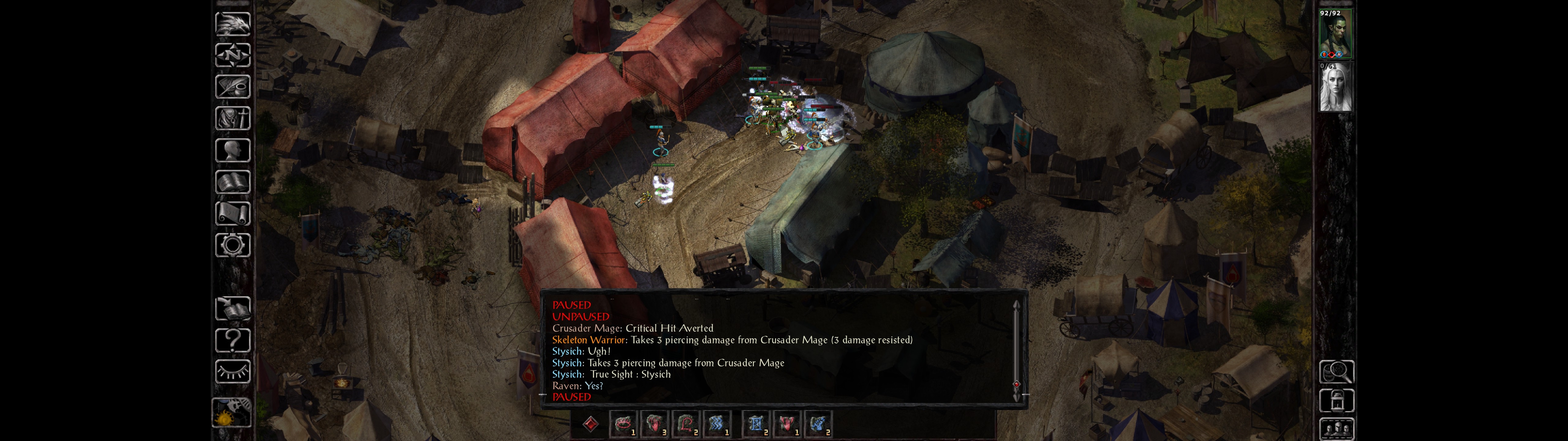Click the red gem at the spell bar's start

pyautogui.click(x=590, y=424)
